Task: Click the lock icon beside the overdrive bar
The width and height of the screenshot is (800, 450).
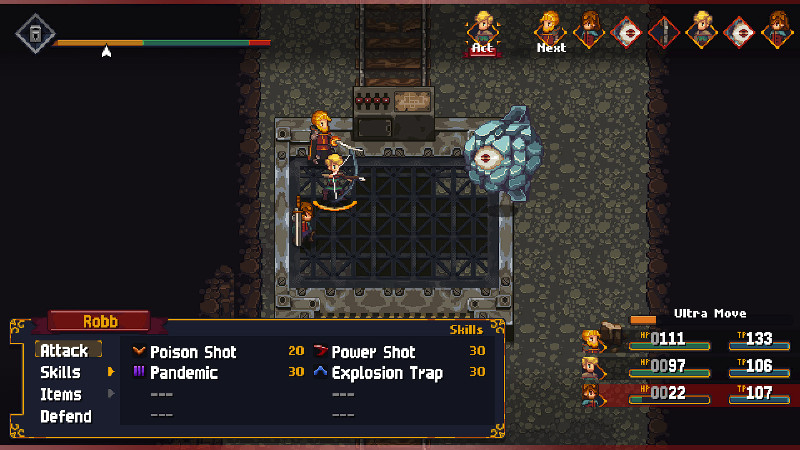Action: (35, 33)
